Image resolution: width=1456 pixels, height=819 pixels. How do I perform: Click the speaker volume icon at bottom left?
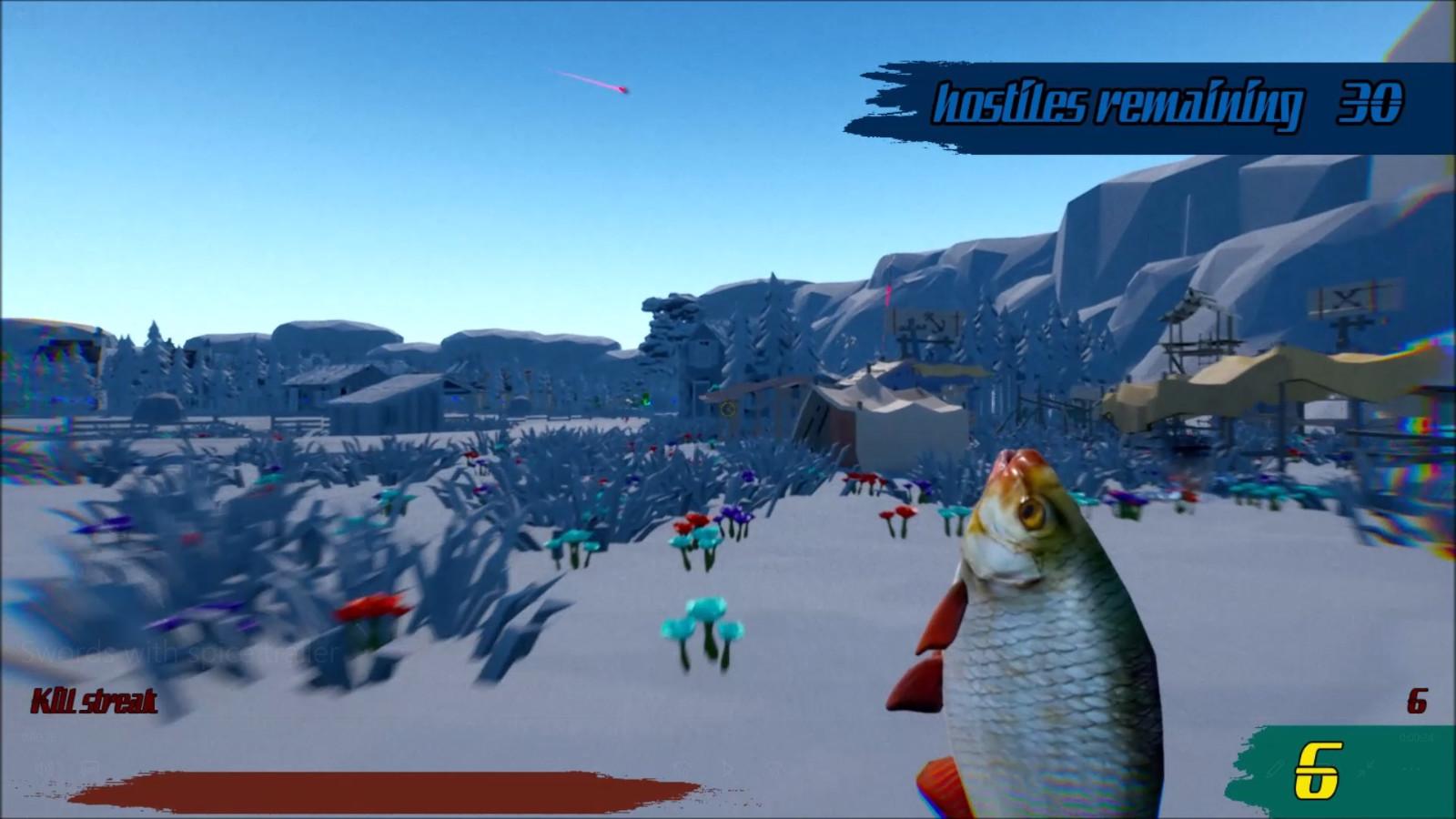(x=43, y=766)
